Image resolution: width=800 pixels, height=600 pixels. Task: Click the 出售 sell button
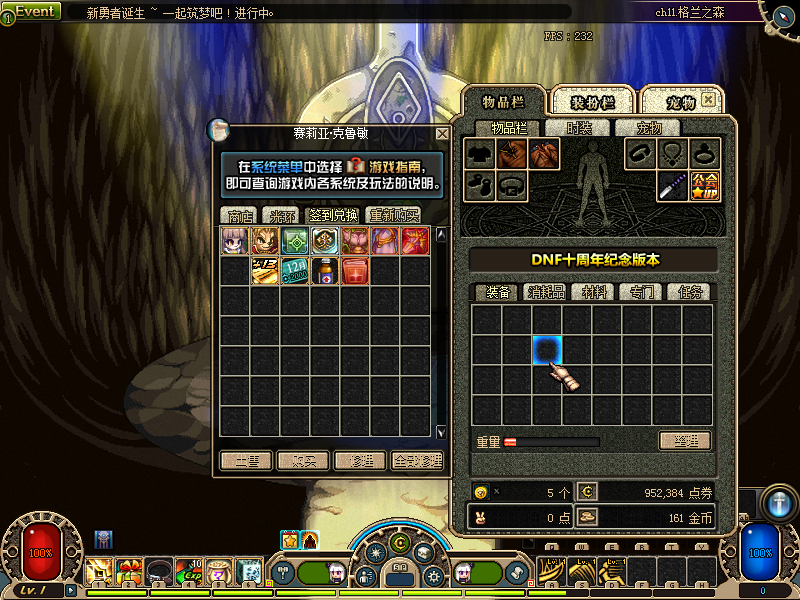(x=246, y=461)
